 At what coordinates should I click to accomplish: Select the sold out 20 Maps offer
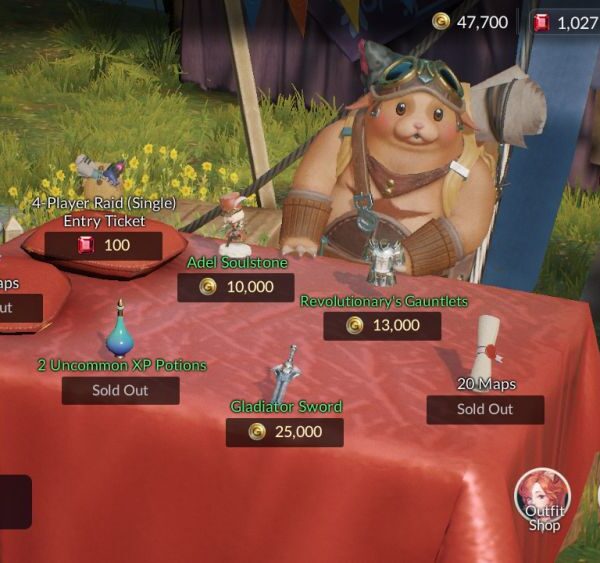click(485, 409)
